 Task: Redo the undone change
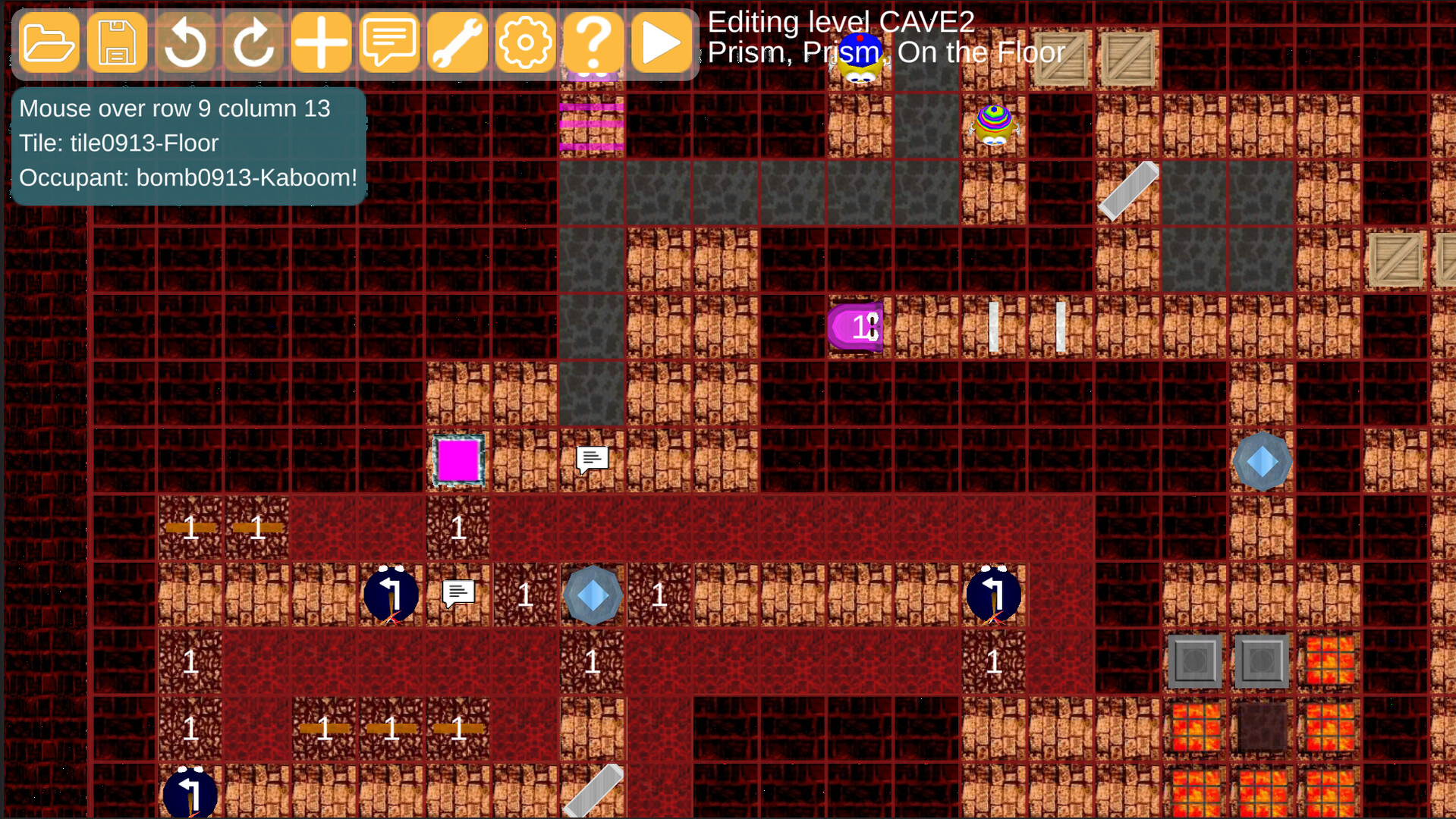pos(253,42)
